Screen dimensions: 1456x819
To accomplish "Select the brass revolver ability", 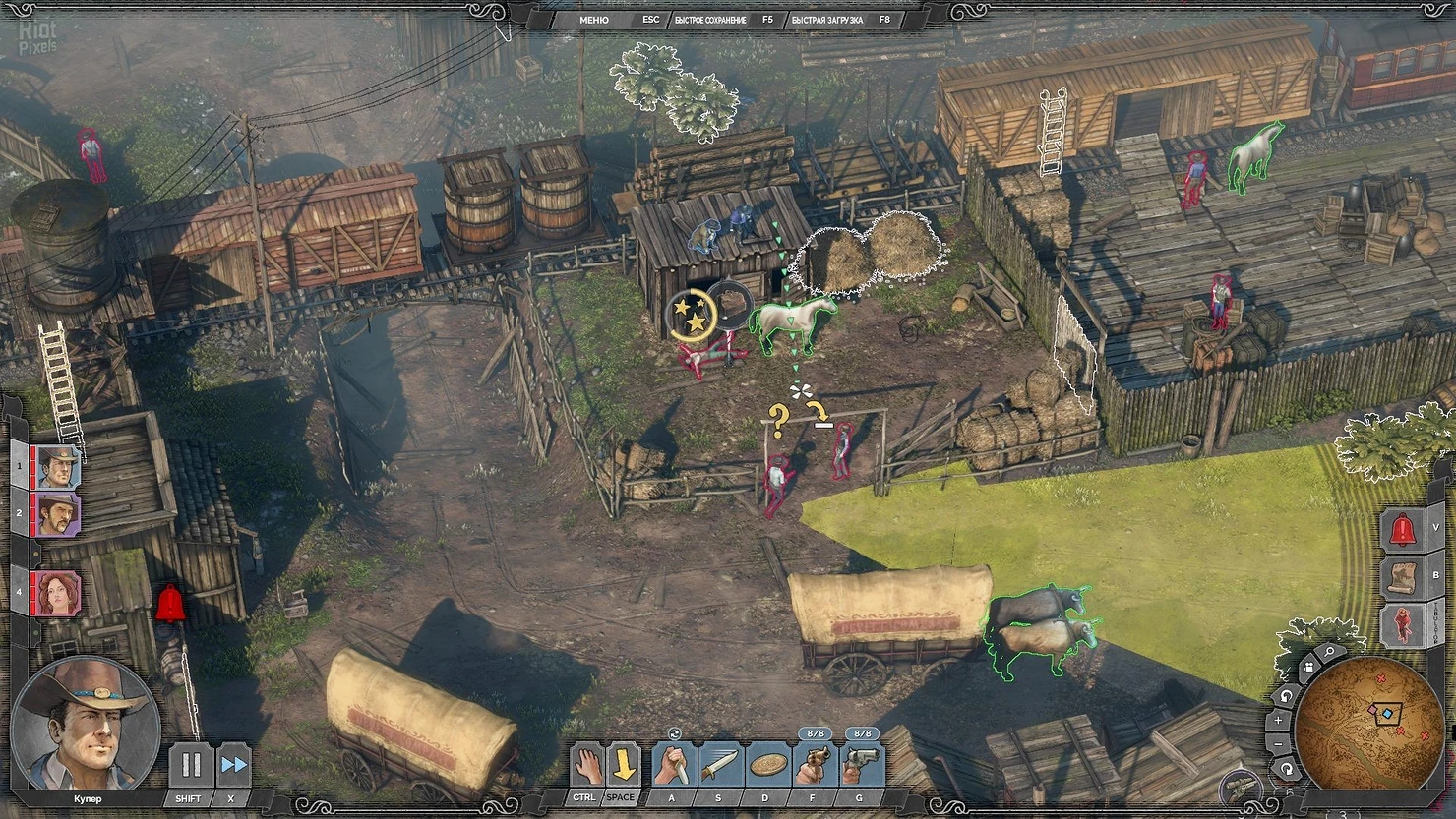I will coord(814,765).
